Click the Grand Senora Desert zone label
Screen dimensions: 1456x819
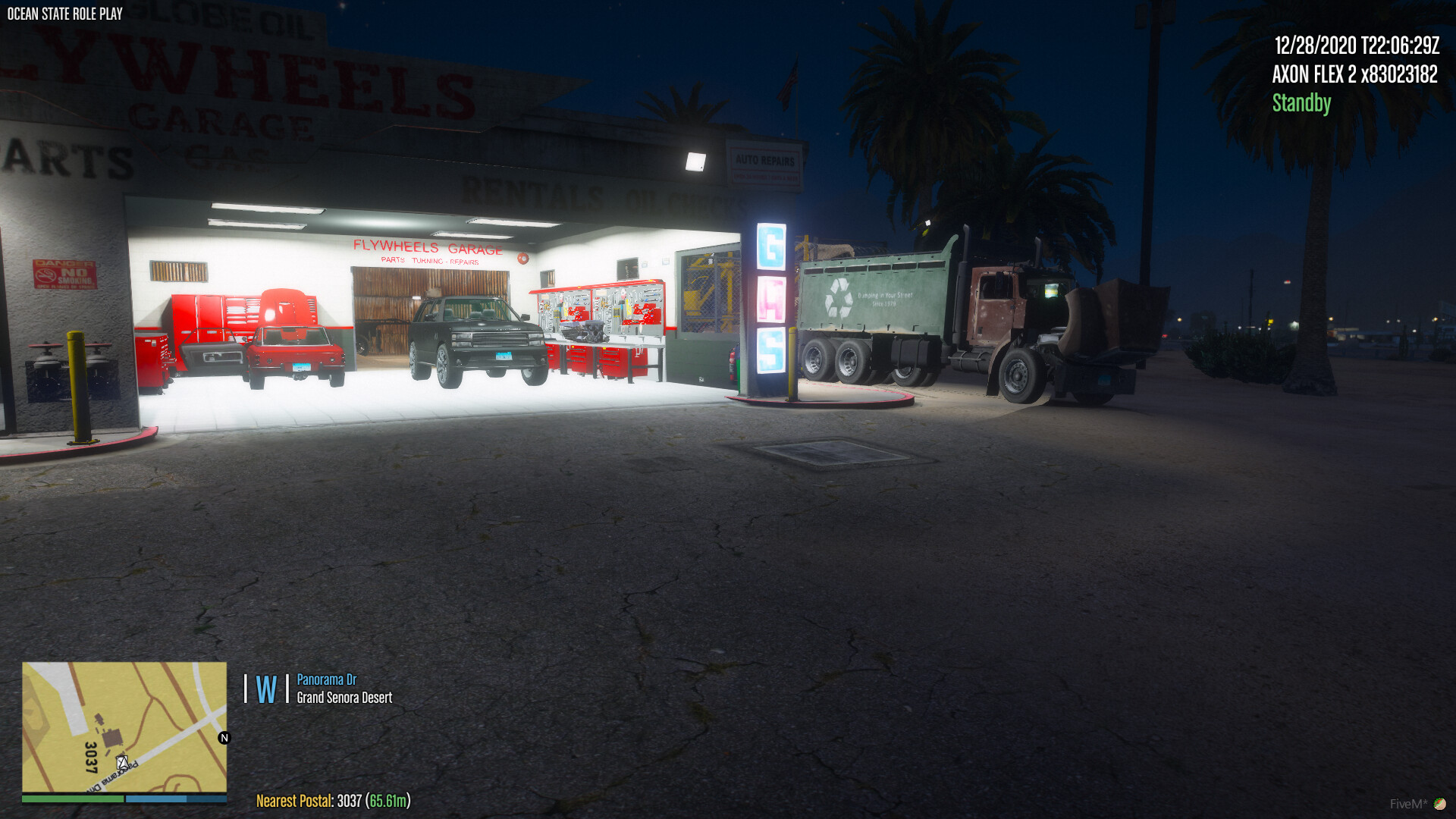[x=345, y=698]
